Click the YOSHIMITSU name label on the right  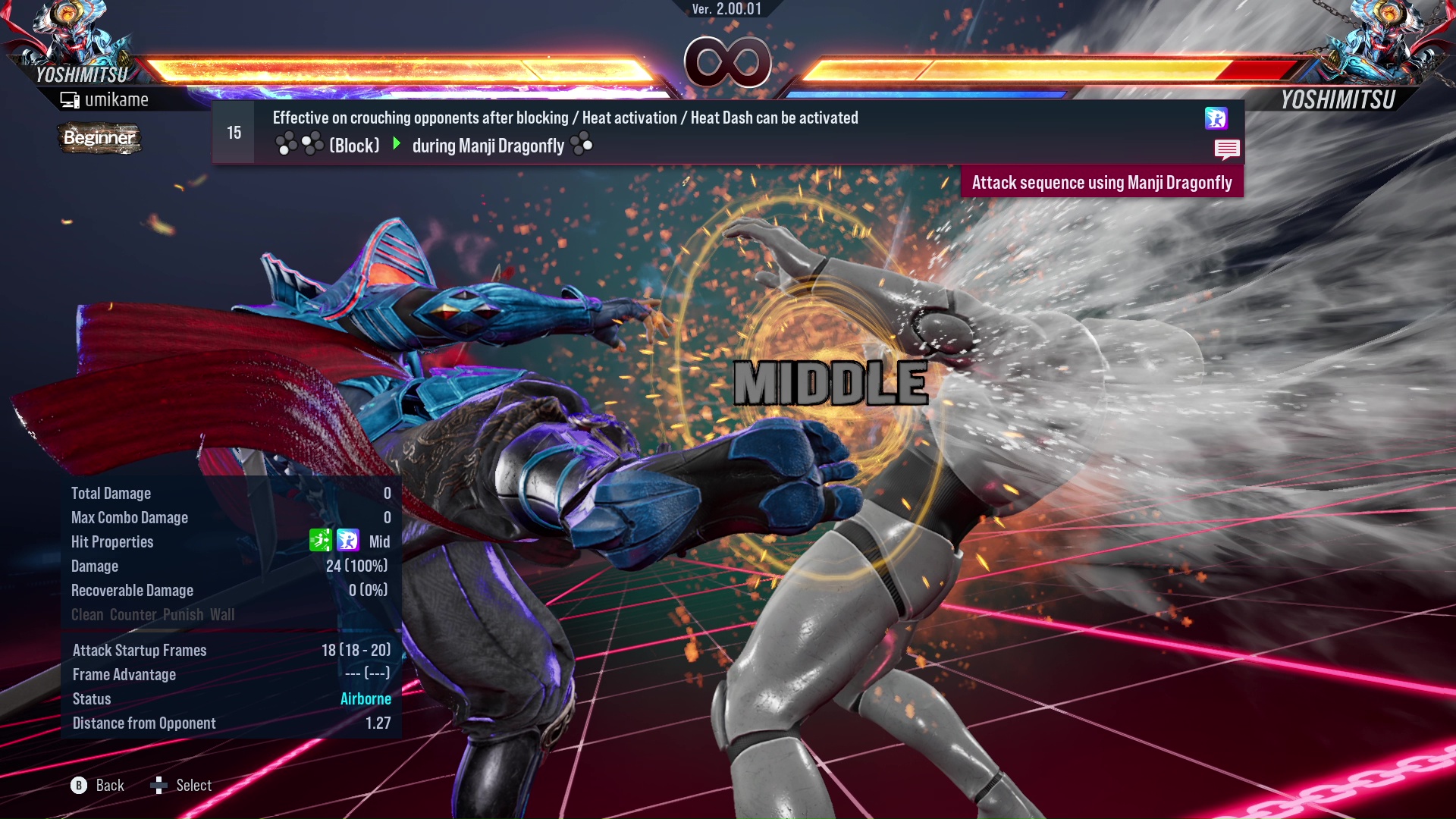coord(1338,98)
